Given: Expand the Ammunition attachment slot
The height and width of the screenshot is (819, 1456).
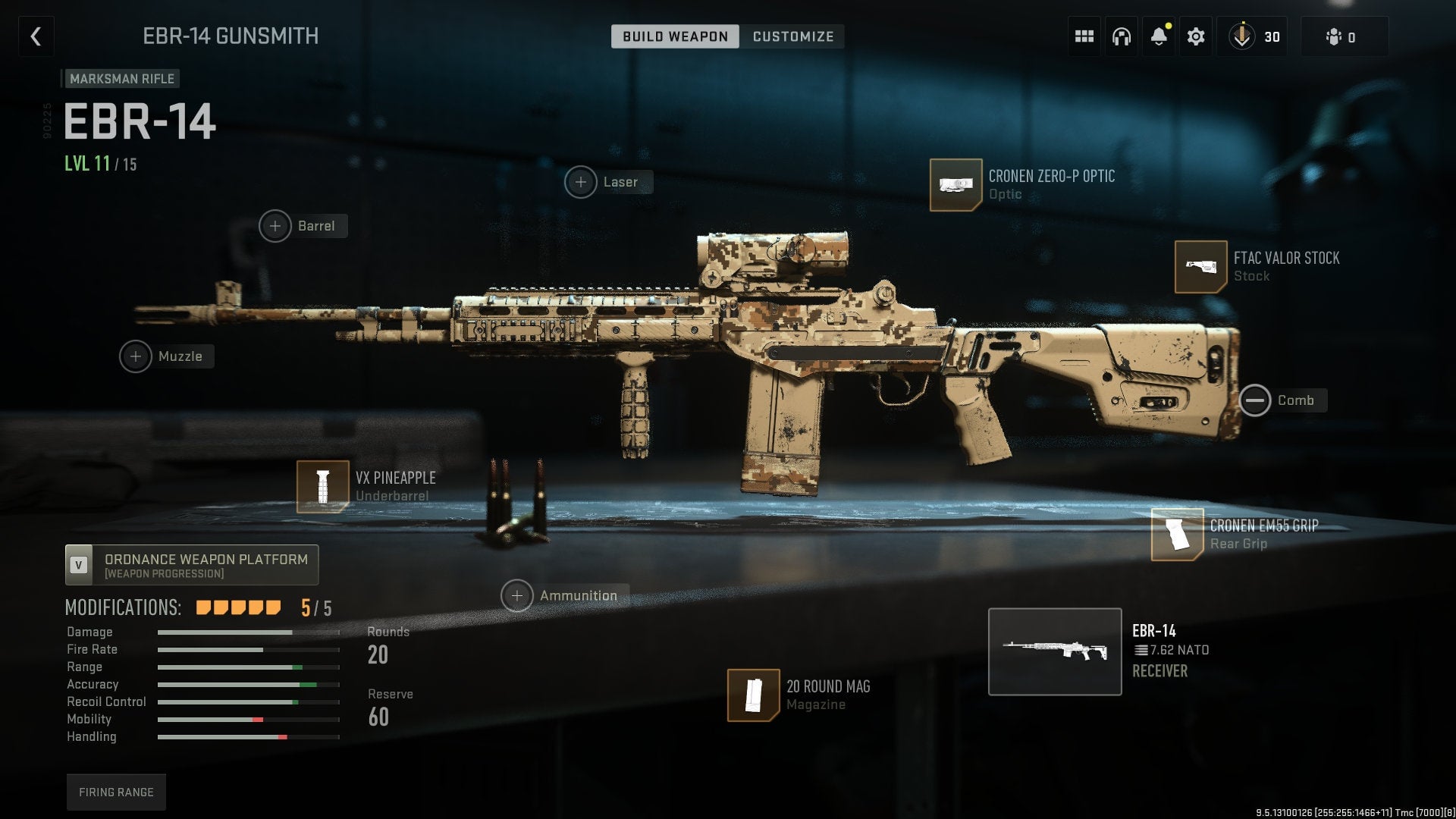Looking at the screenshot, I should point(517,595).
